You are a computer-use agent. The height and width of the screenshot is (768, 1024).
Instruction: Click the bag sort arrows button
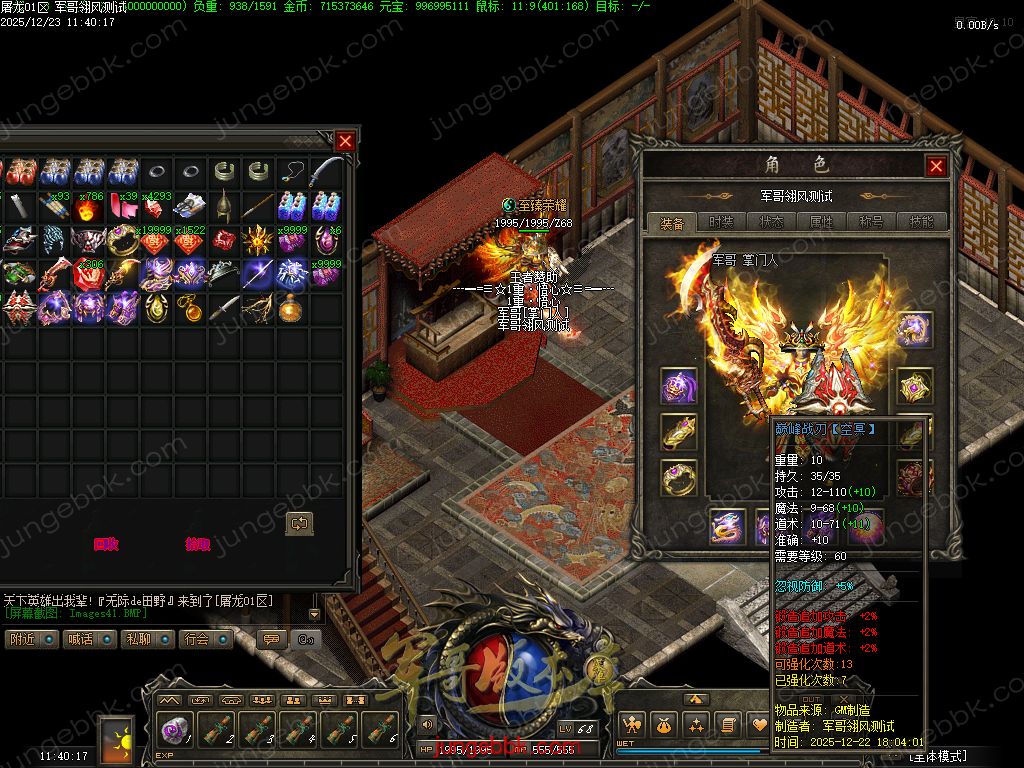coord(299,523)
